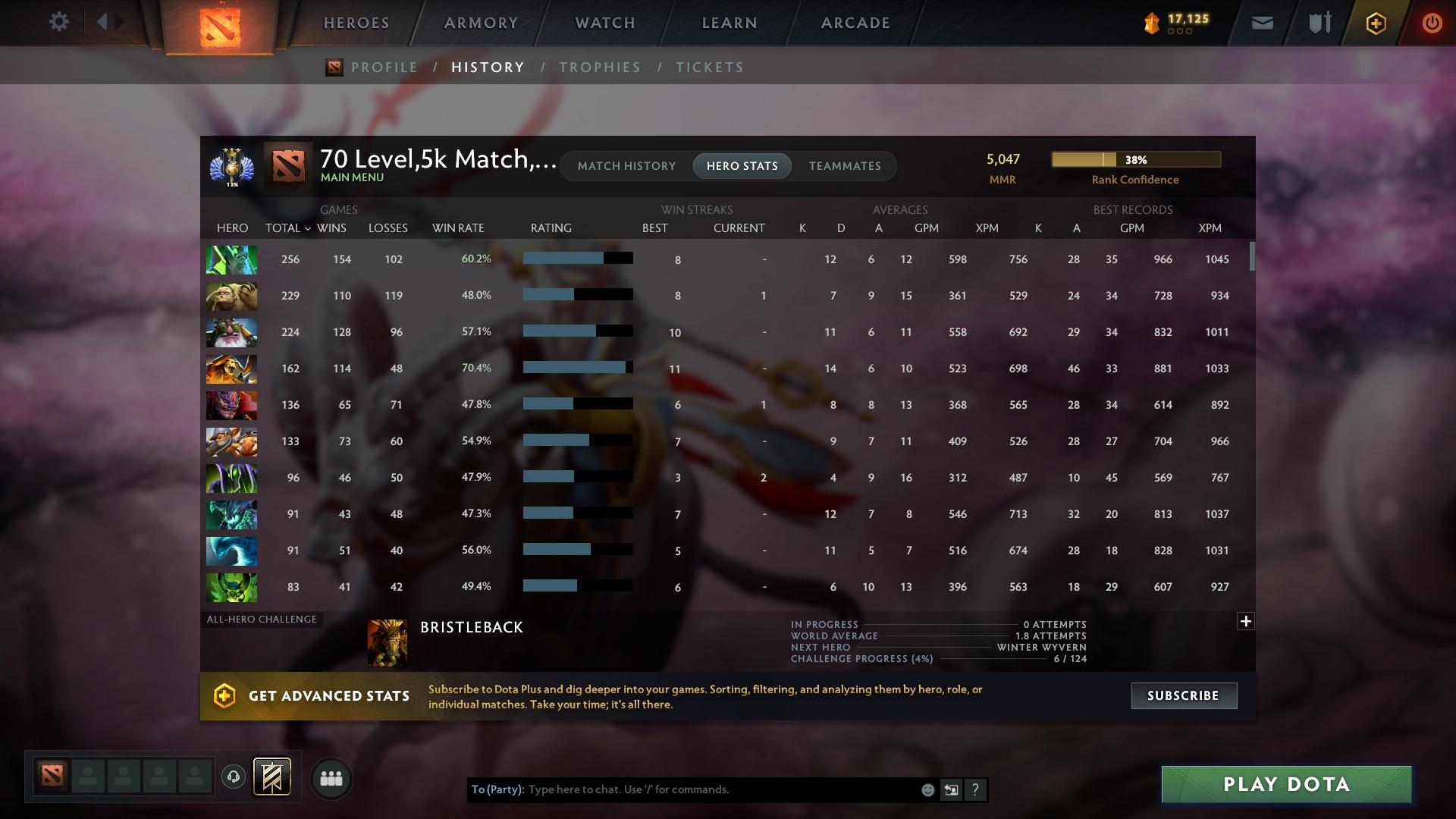Click the Rank Confidence progress bar

tap(1135, 159)
